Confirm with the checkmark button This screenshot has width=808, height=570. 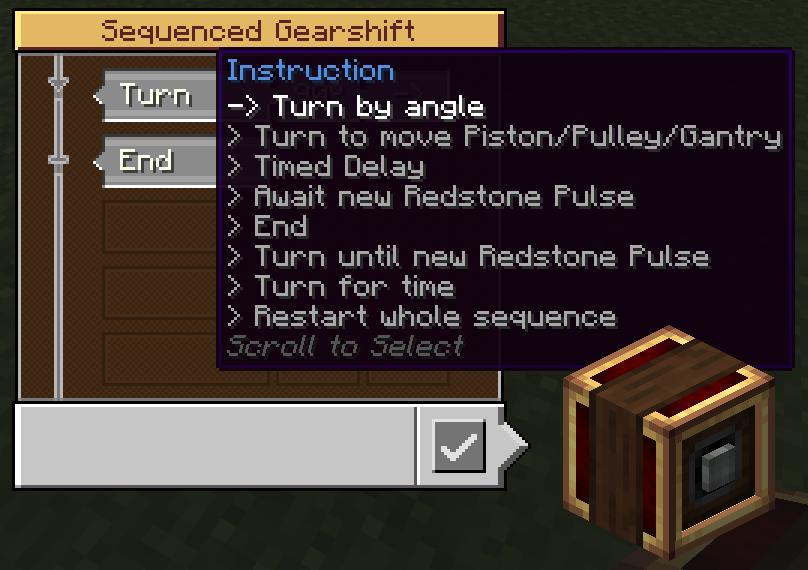coord(458,446)
